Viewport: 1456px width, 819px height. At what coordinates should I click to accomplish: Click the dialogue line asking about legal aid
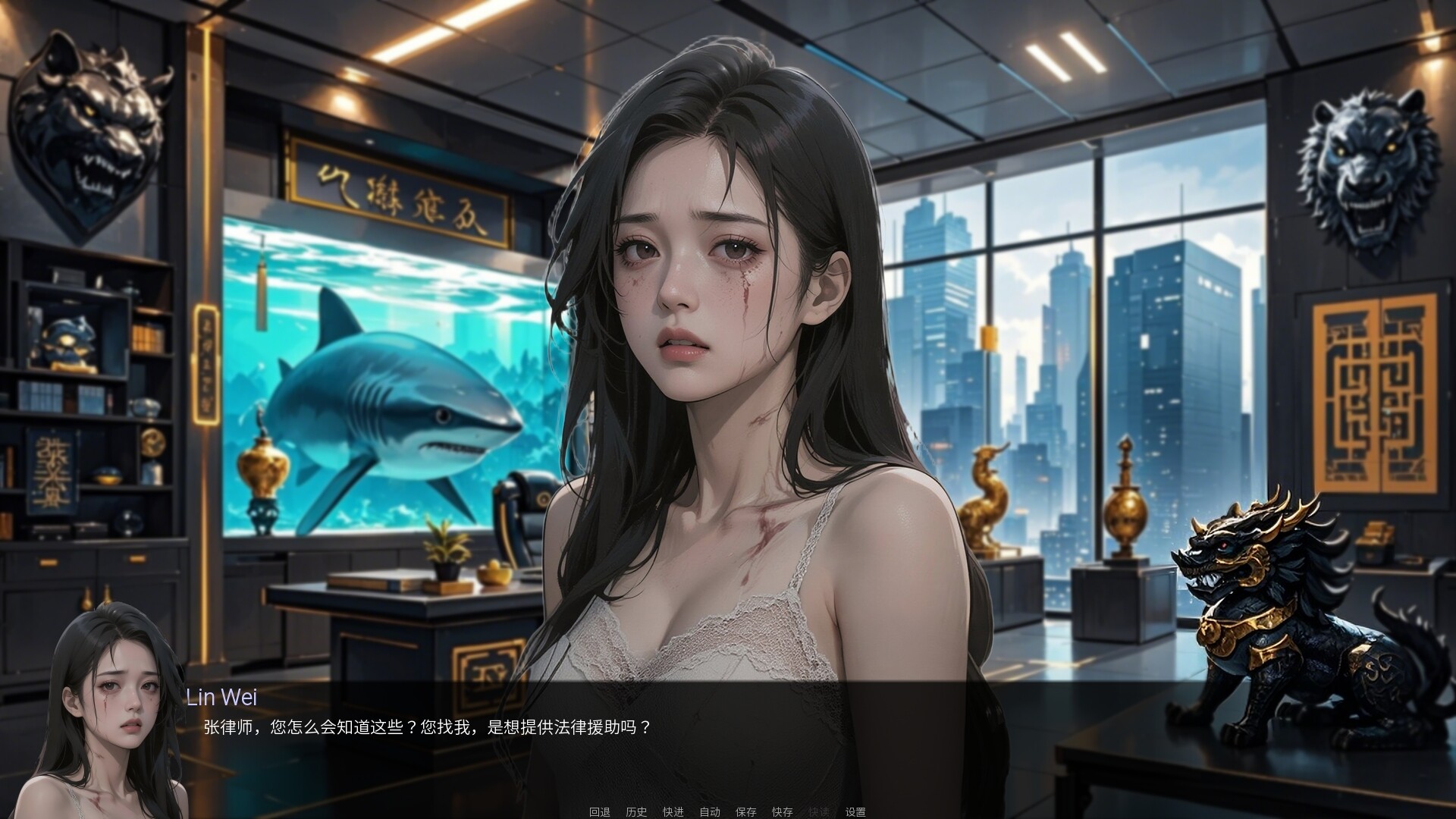428,726
